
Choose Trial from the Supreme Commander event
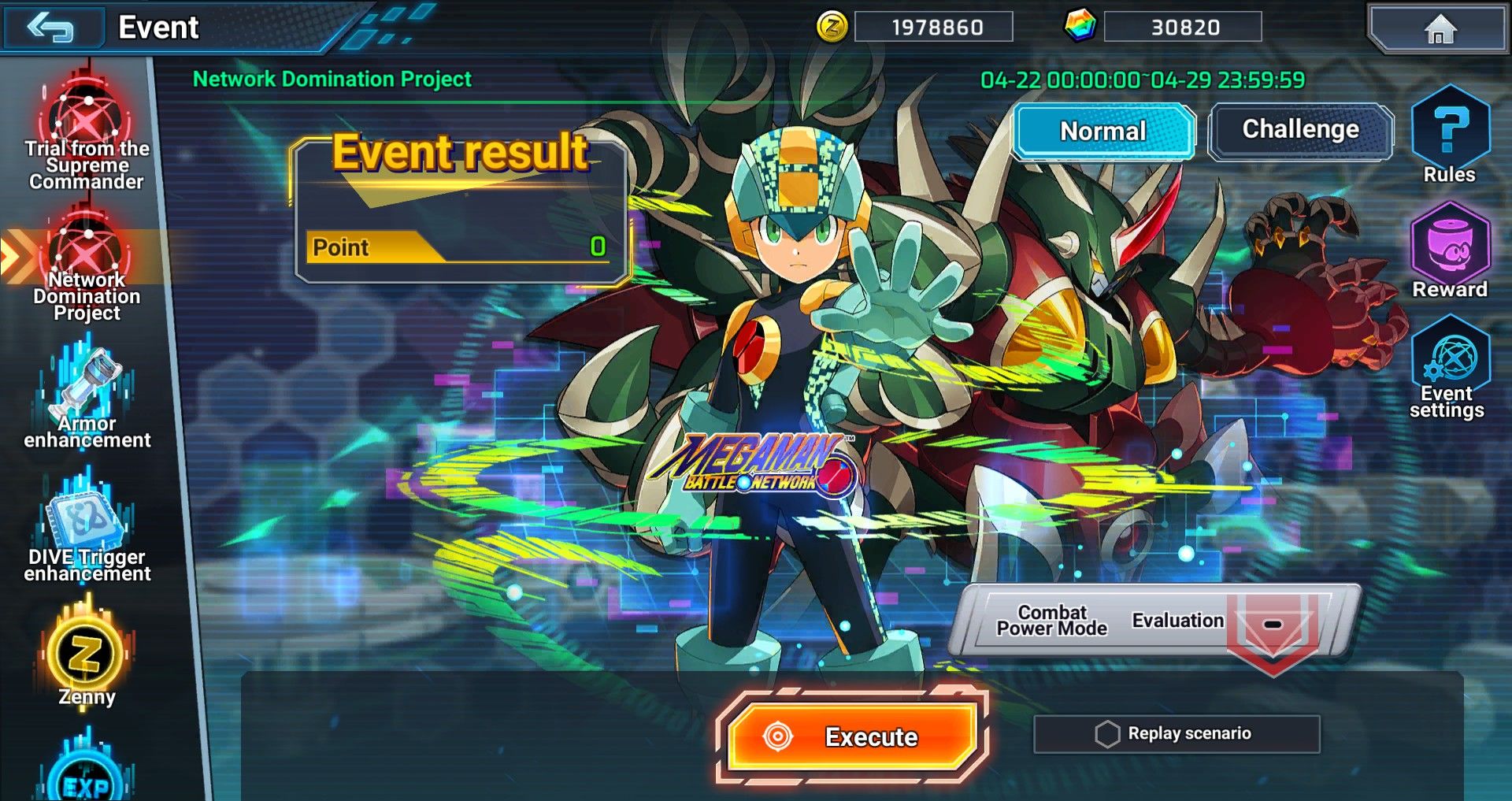(x=87, y=134)
